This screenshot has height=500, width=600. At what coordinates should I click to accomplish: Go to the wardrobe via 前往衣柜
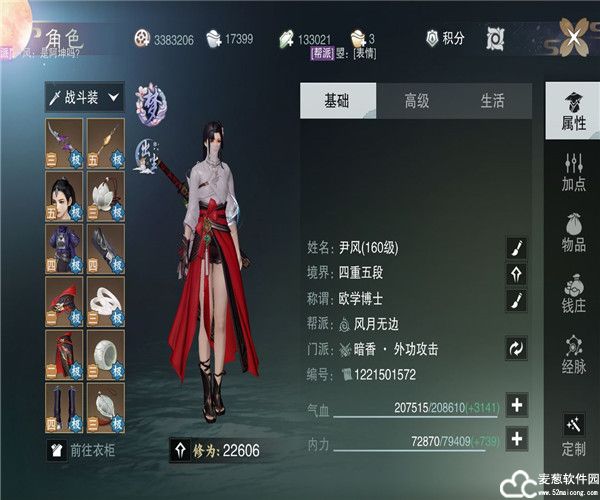coord(85,451)
